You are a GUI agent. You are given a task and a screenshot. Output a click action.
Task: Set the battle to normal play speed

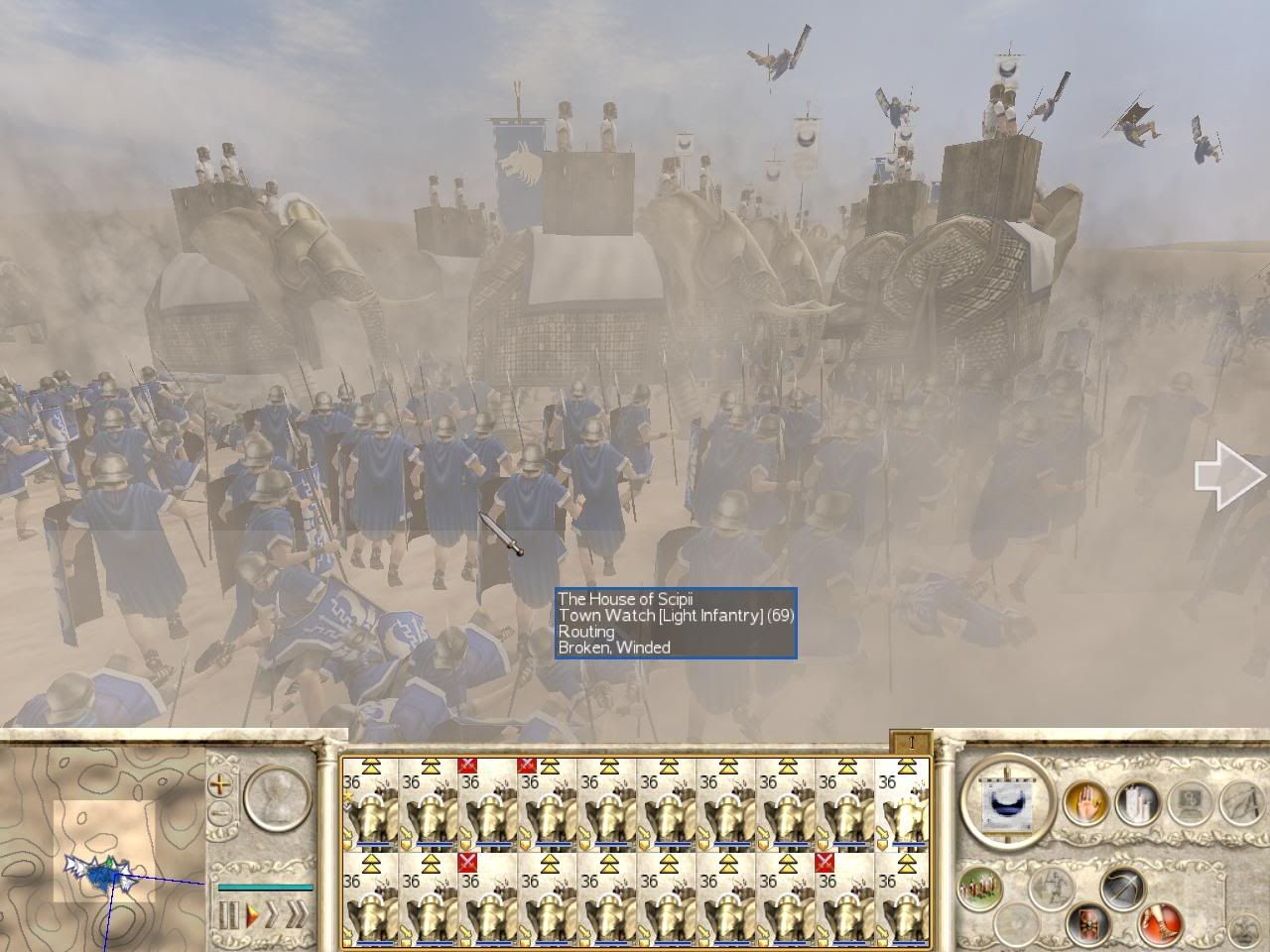(x=253, y=915)
